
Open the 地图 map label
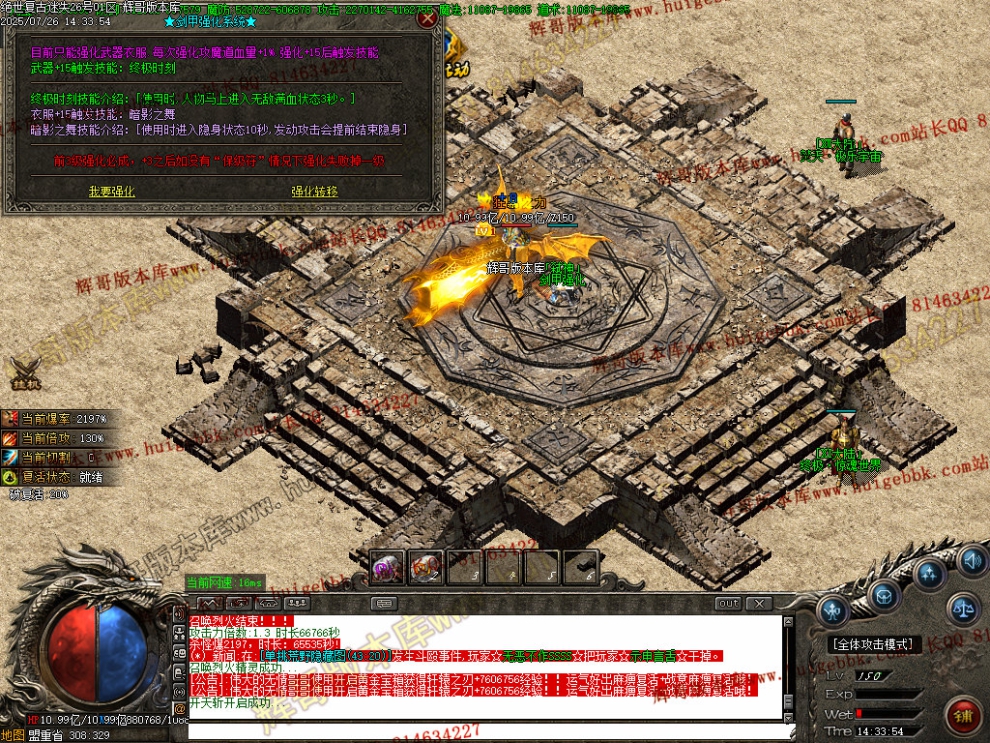pos(12,735)
